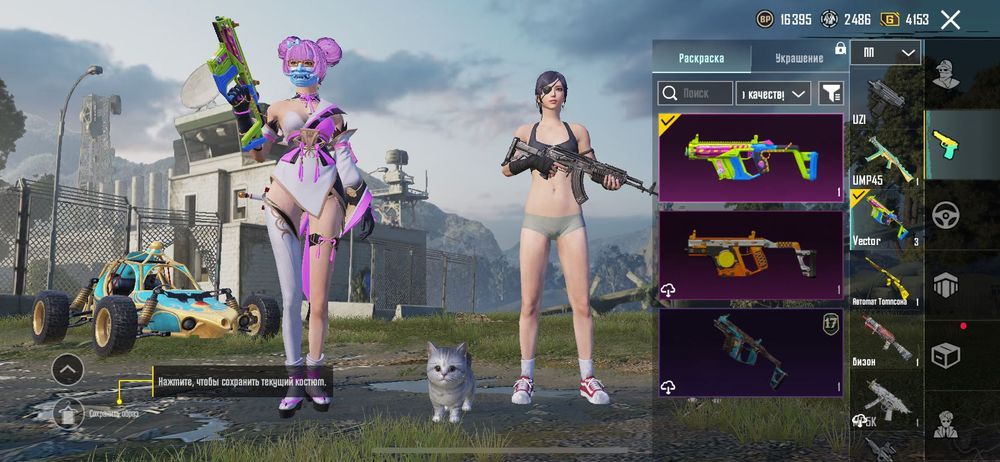
Task: Select UMP45 in the weapon list
Action: pos(886,158)
